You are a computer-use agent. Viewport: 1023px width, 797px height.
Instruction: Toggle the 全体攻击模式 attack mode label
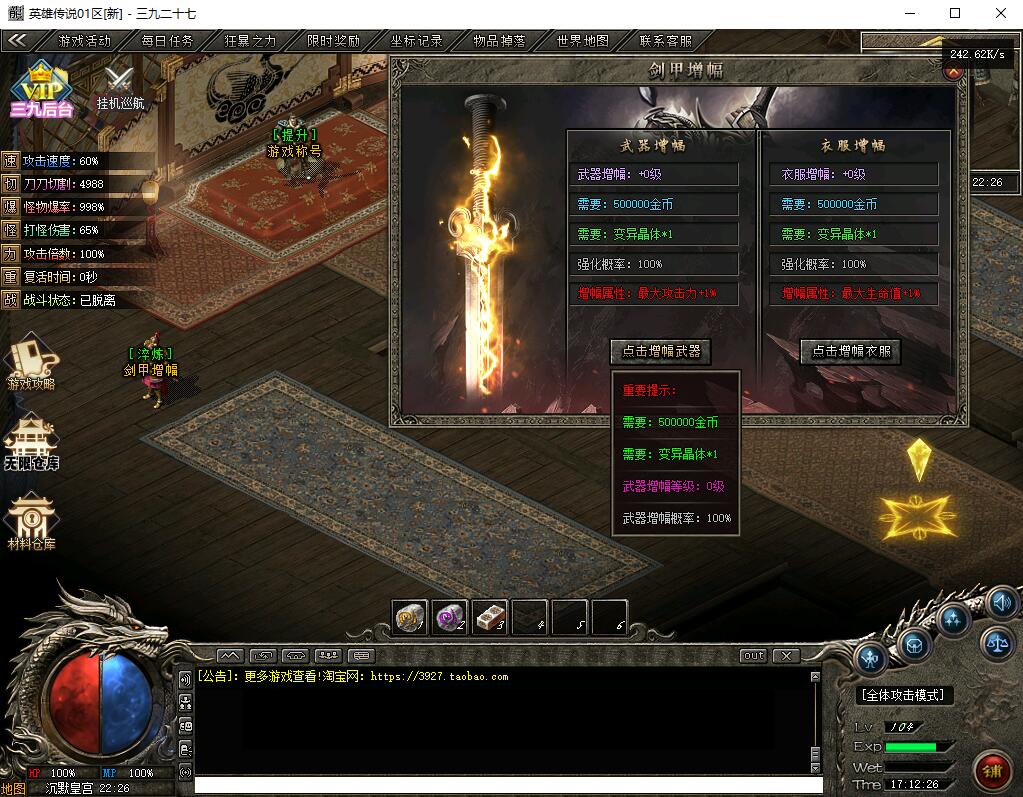[x=905, y=695]
